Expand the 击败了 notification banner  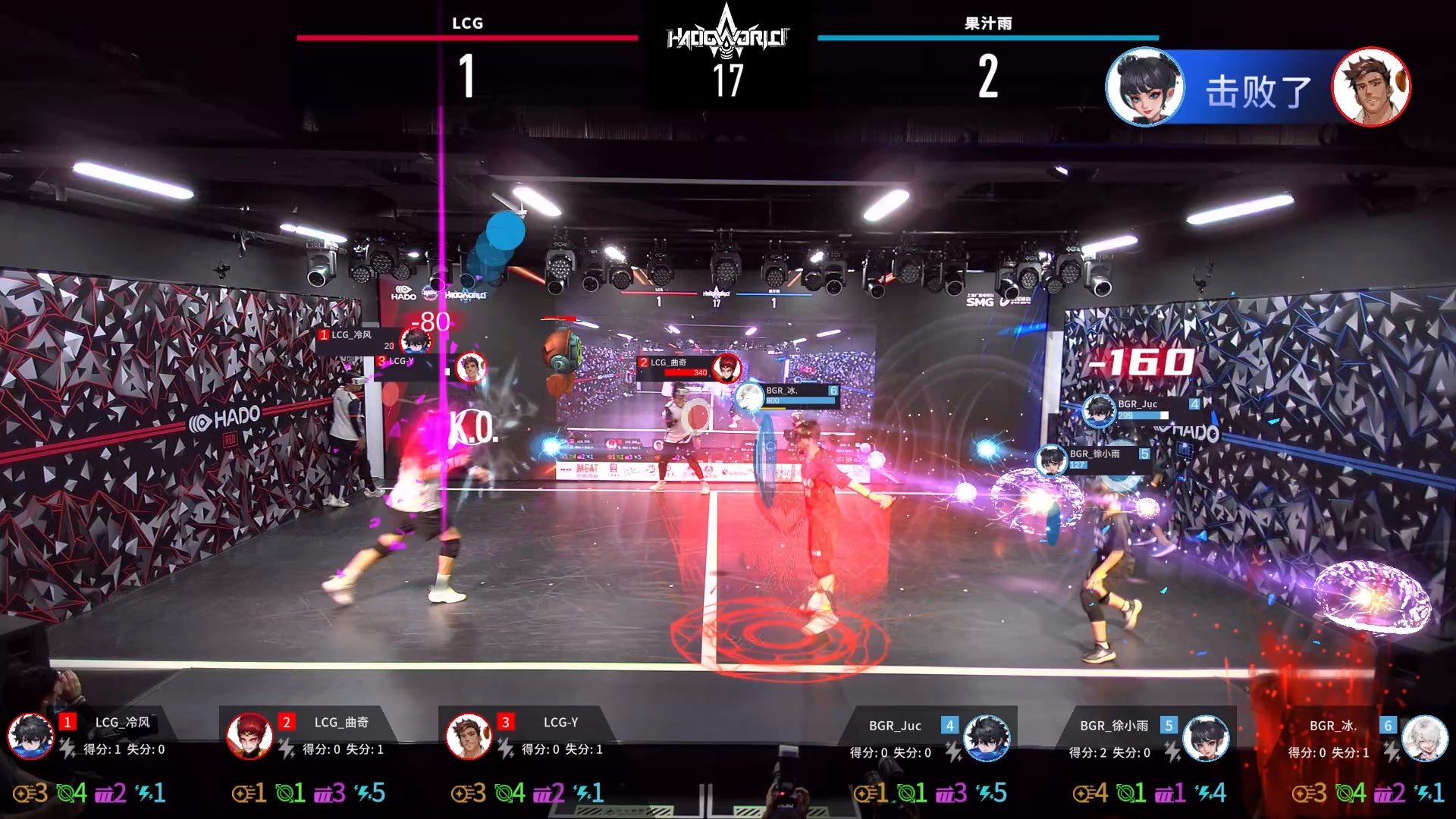point(1255,91)
